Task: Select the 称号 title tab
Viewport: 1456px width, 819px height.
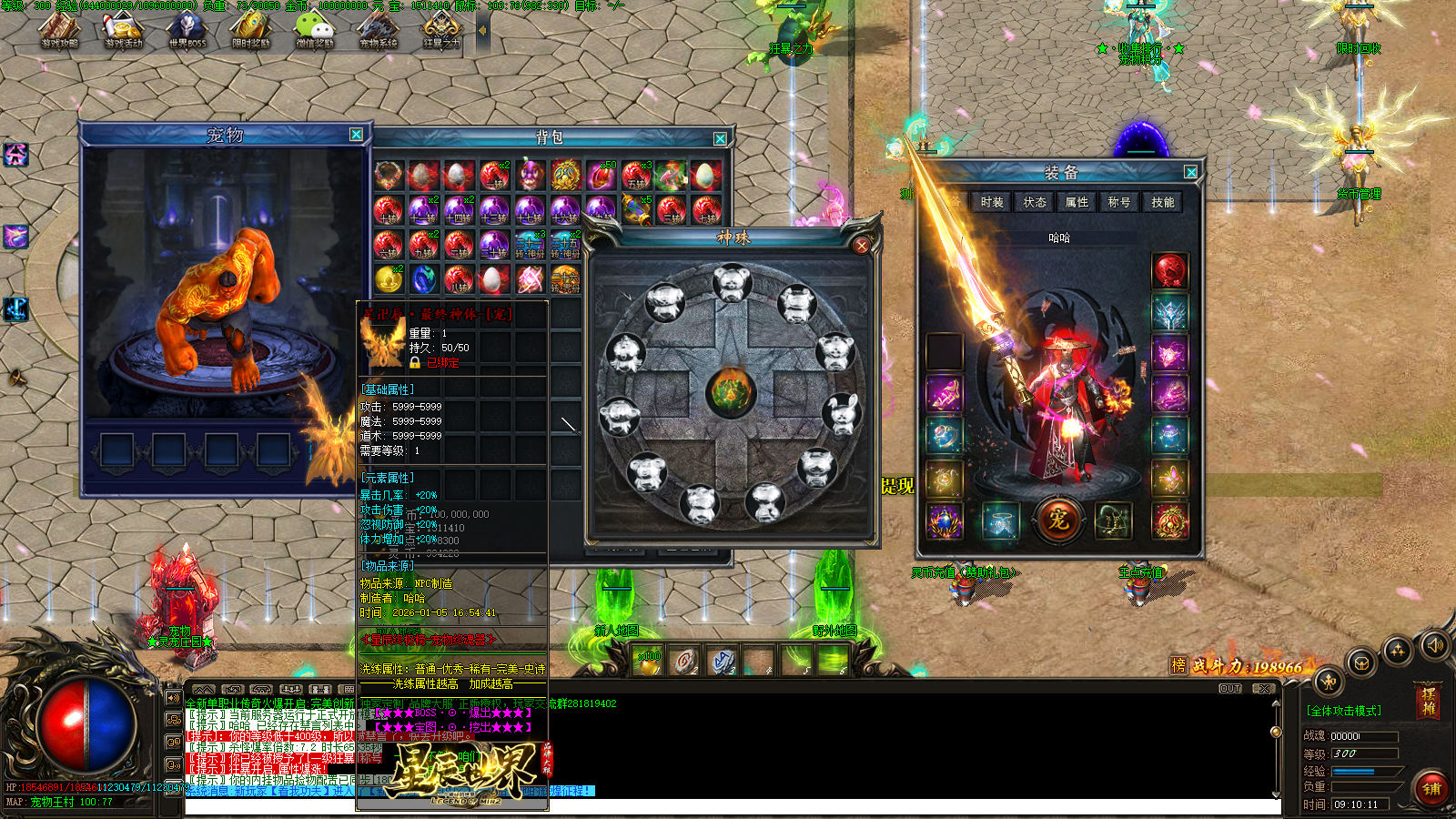Action: 1119,202
